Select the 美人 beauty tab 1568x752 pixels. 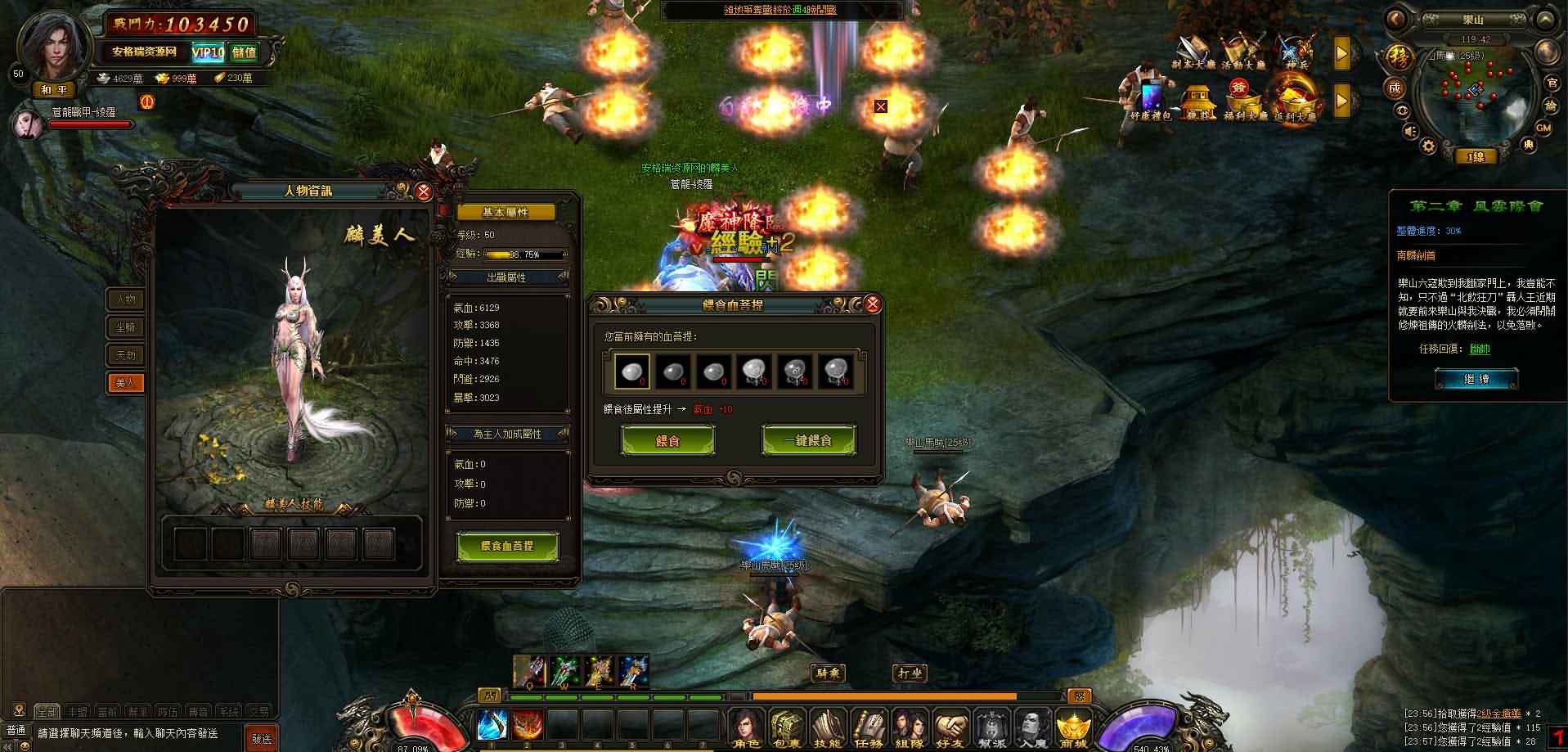(125, 382)
